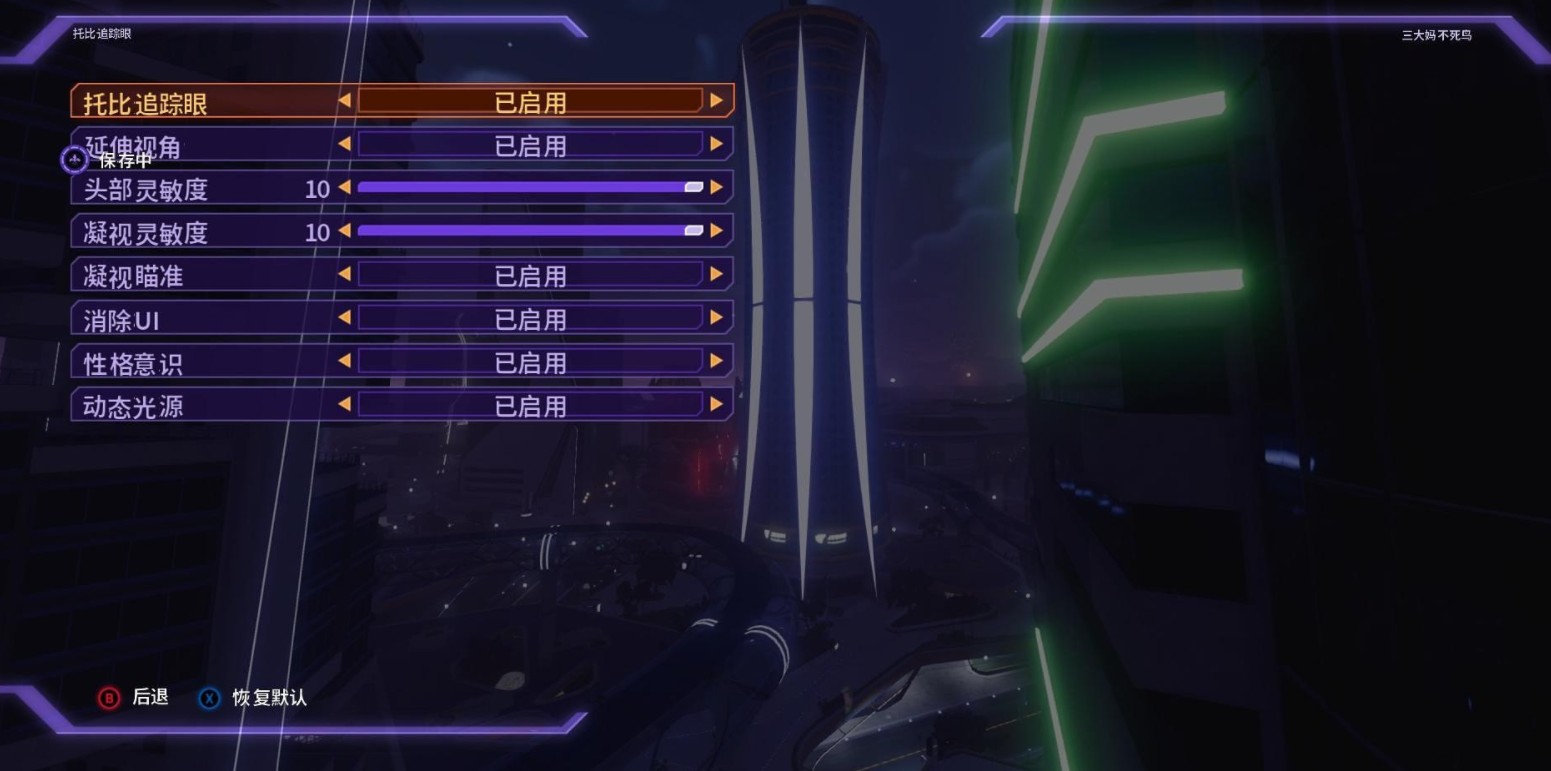The image size is (1551, 771).
Task: Increase 凝视灵敏度 with its right arrow
Action: (x=716, y=231)
